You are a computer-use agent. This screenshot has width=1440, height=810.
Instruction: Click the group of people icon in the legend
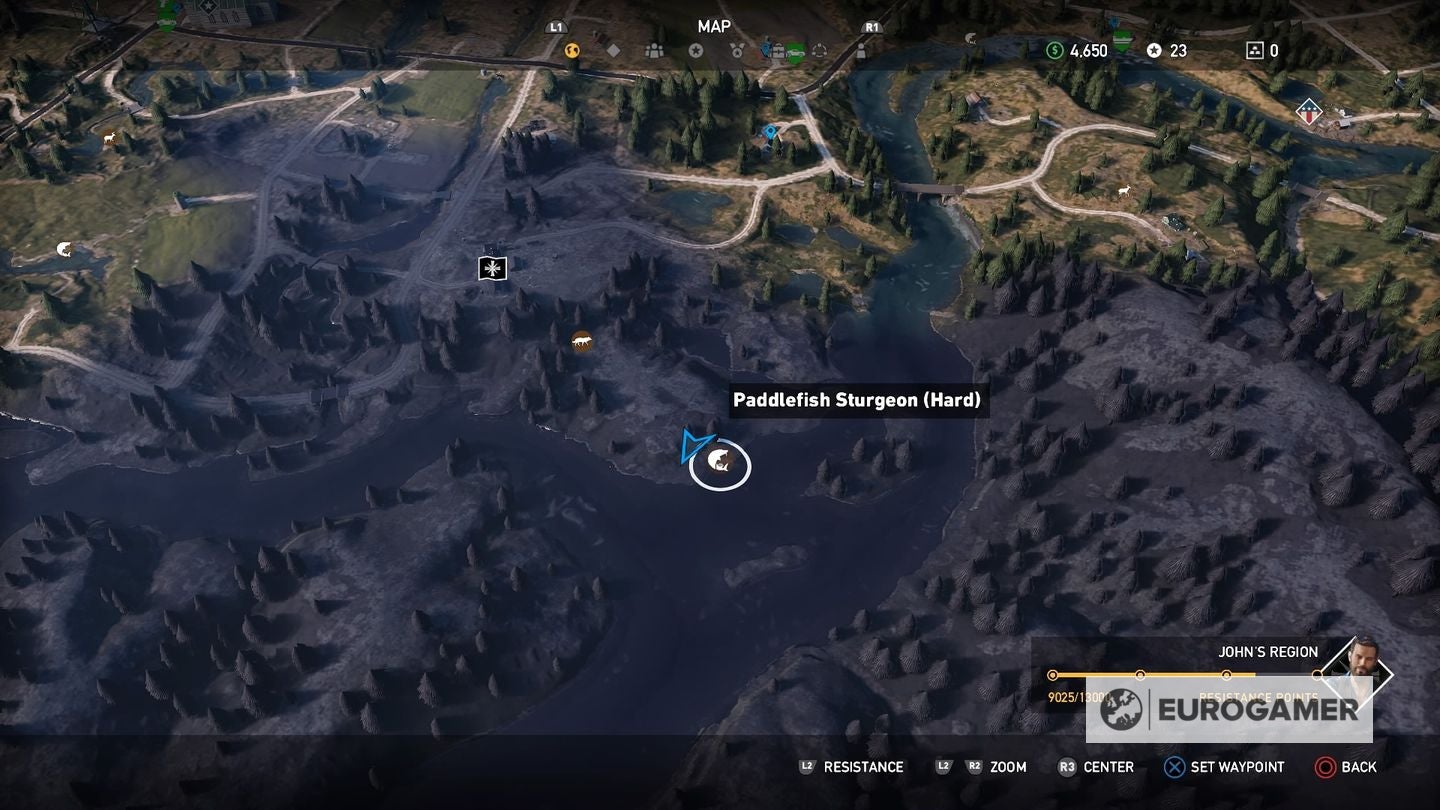pos(654,49)
